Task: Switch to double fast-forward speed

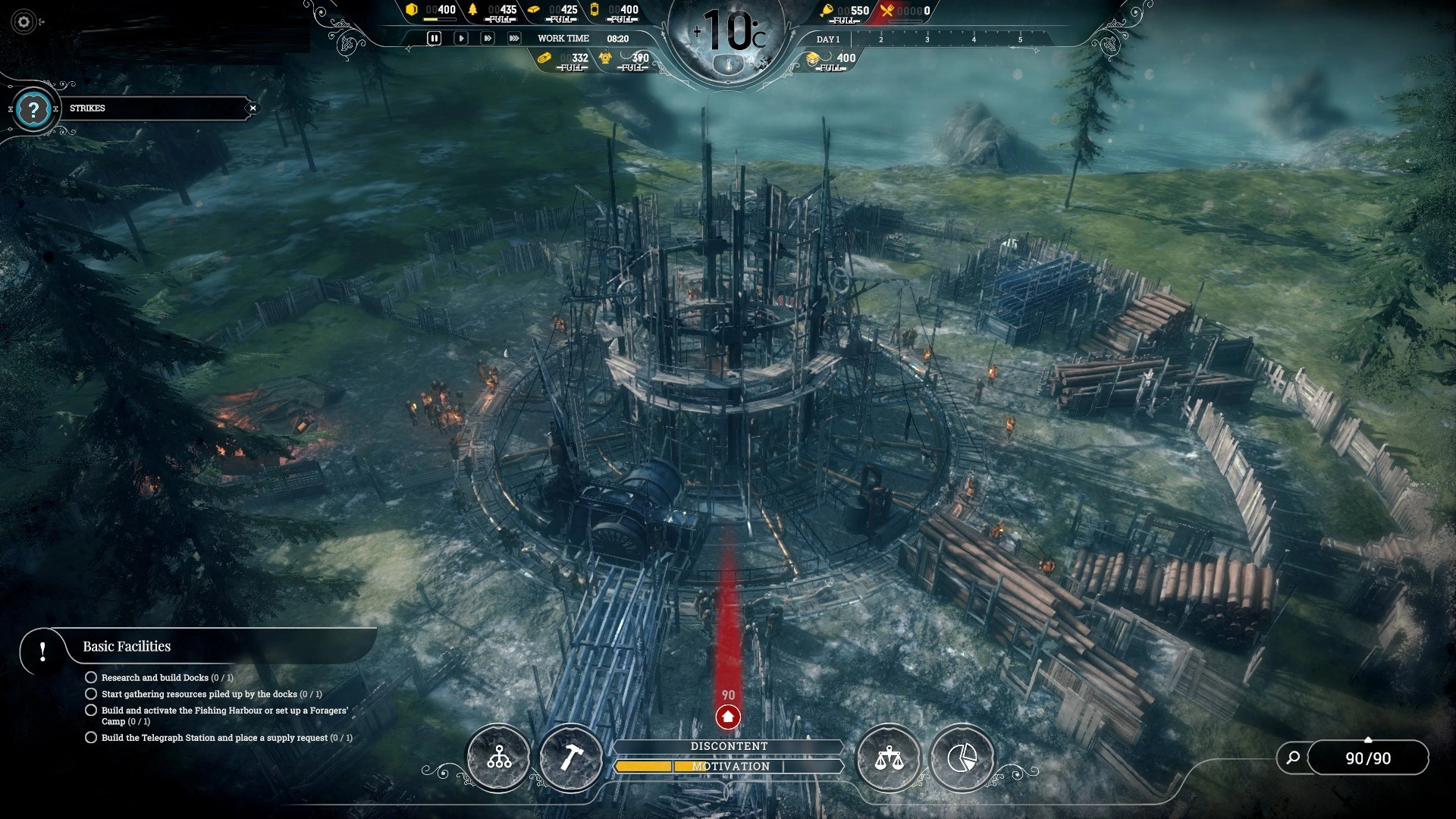Action: click(x=488, y=38)
